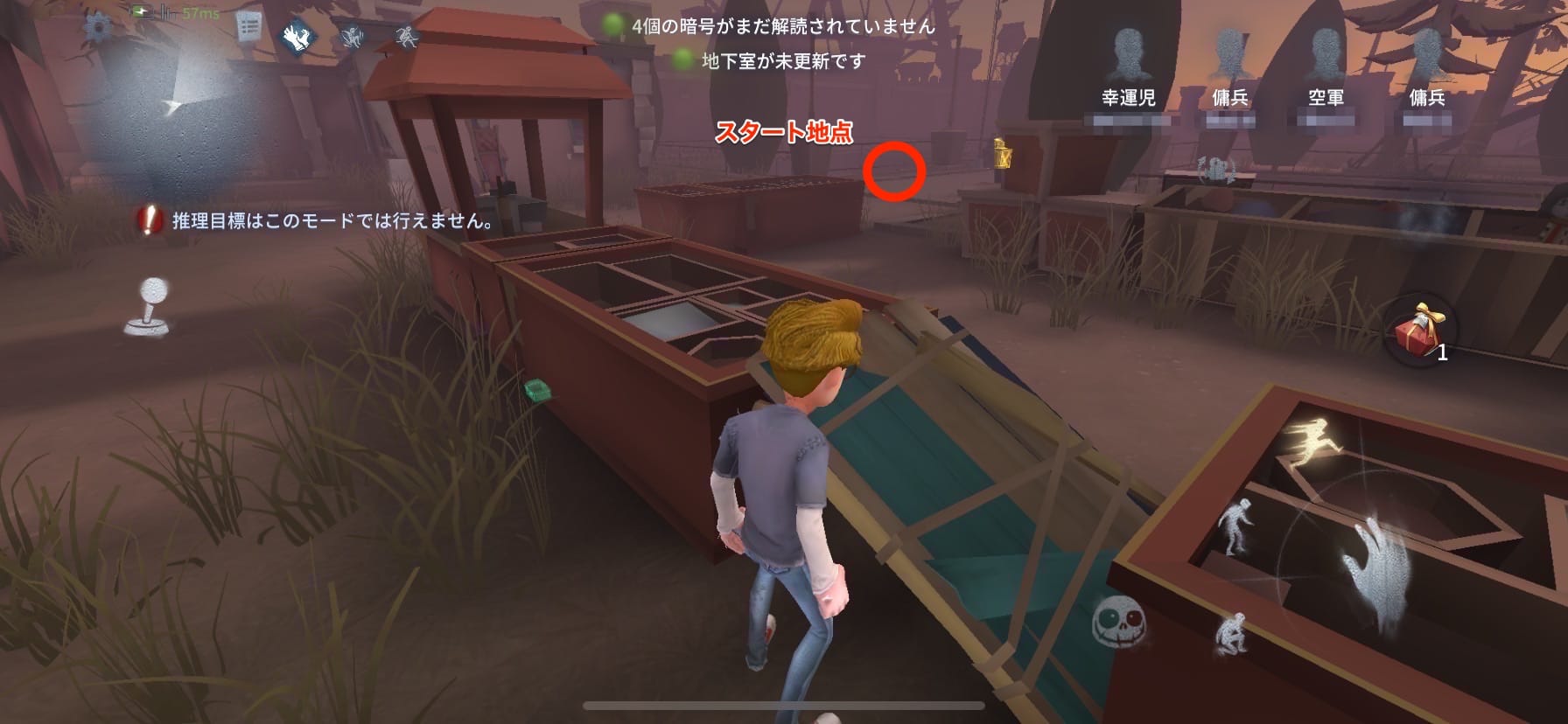Click the 推理目標 warning message text

coord(332,221)
